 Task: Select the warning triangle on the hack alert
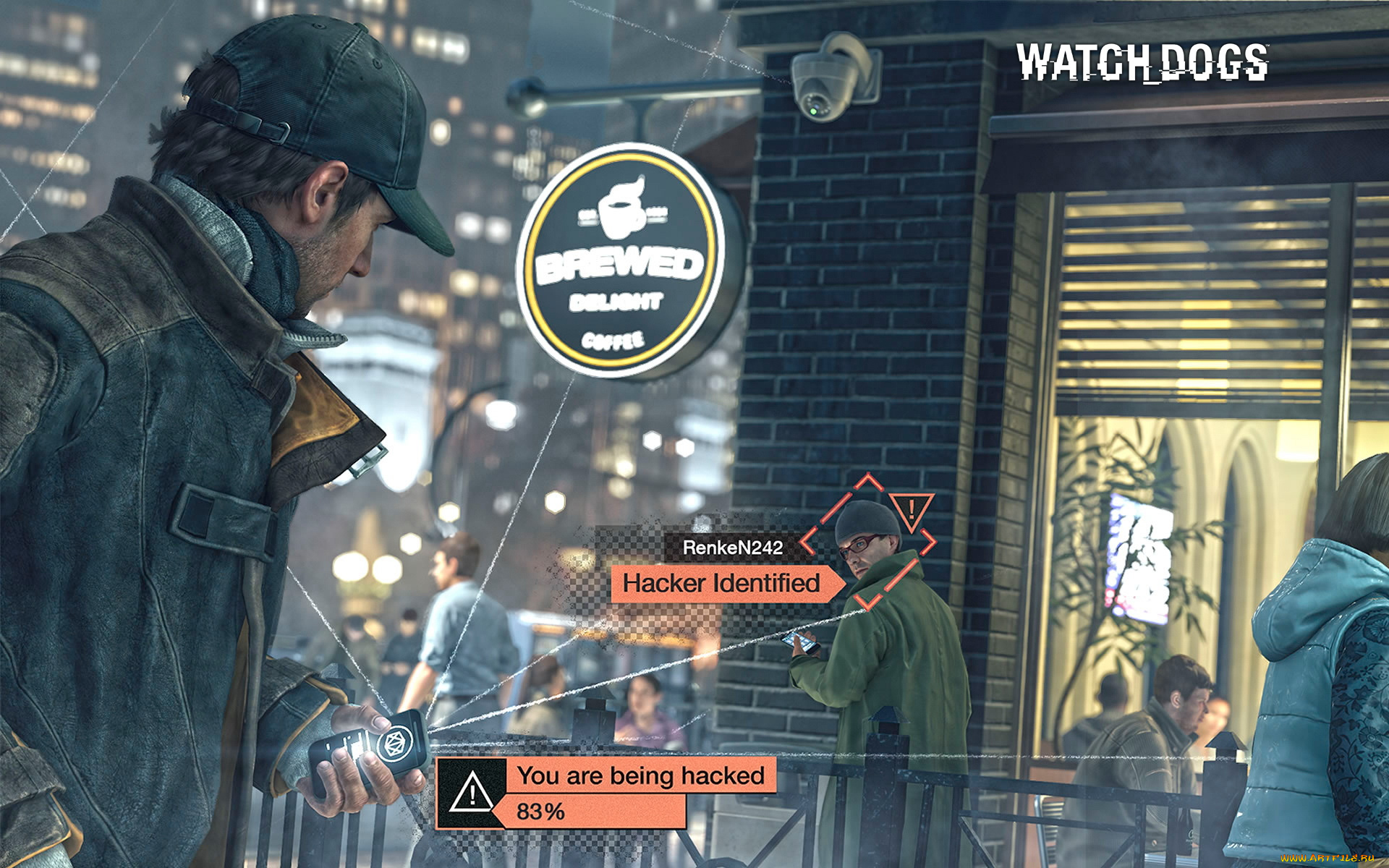pyautogui.click(x=471, y=791)
